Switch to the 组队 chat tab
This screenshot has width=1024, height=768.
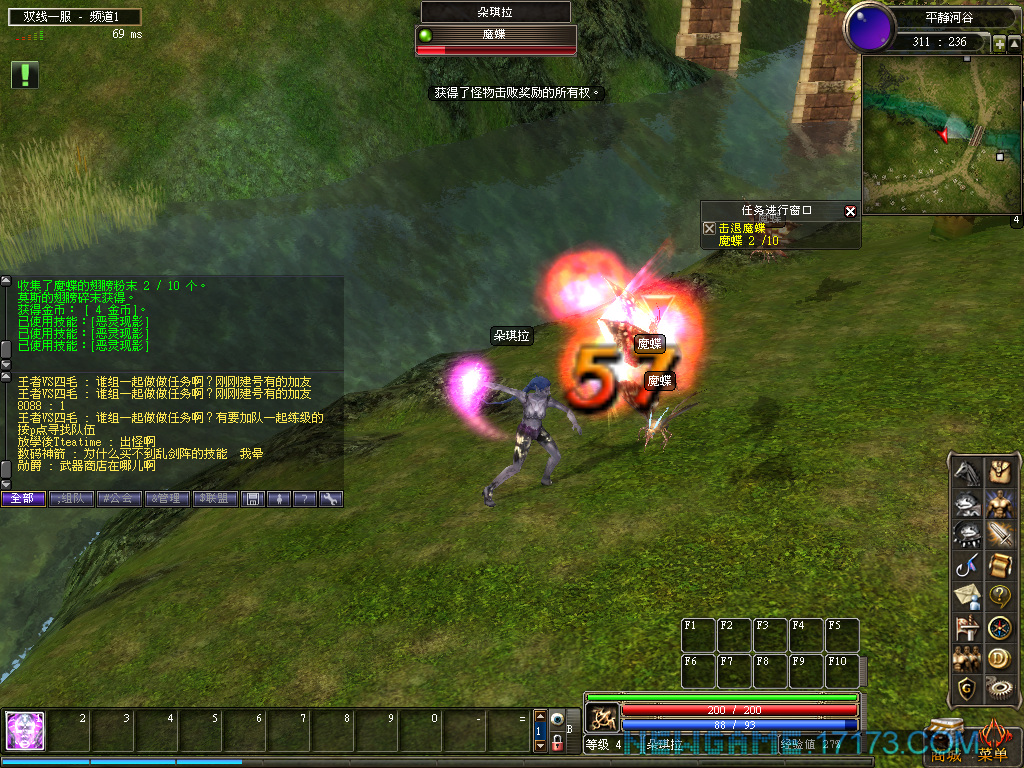(x=70, y=498)
